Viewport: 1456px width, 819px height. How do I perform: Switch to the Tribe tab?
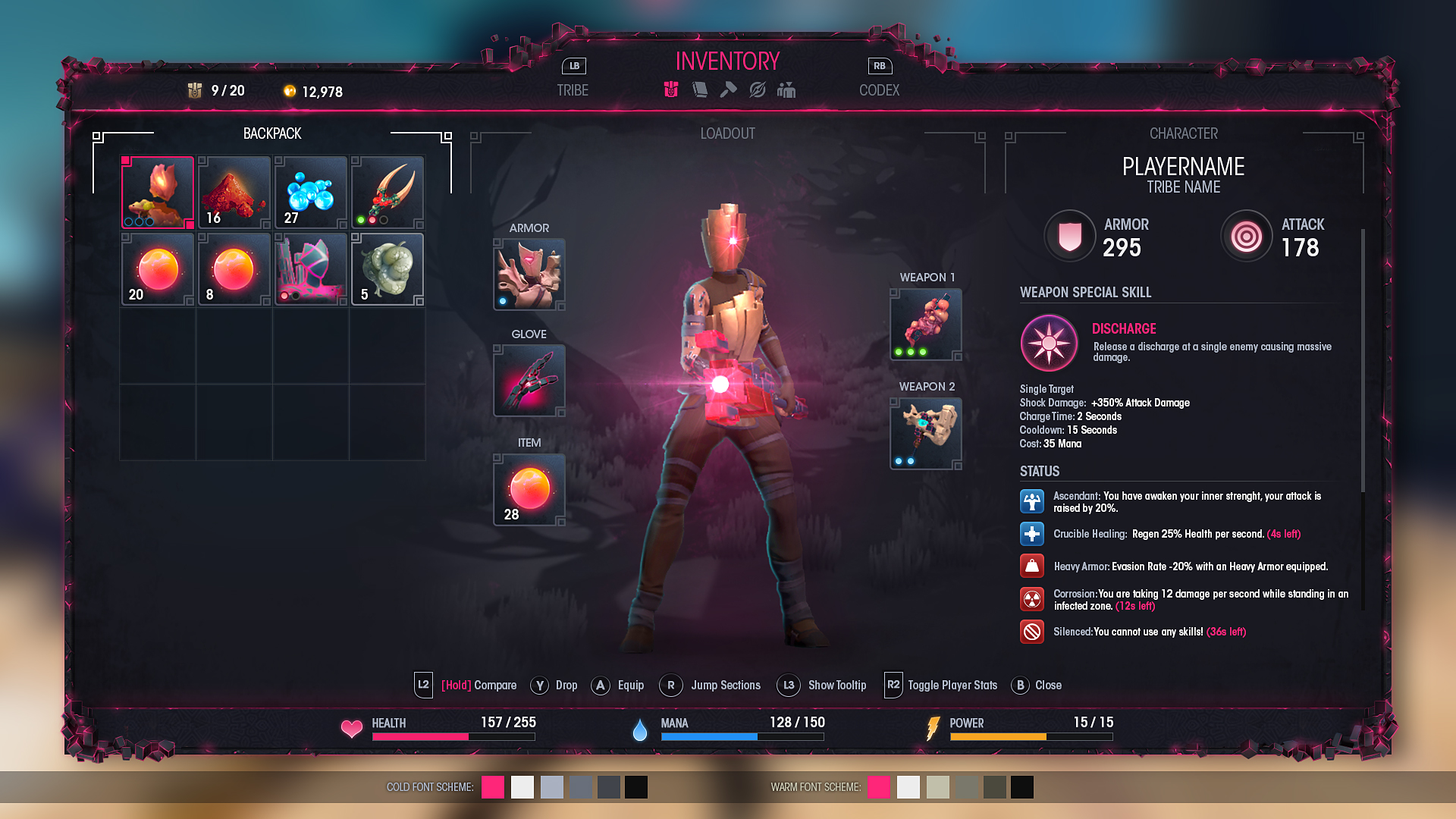573,90
